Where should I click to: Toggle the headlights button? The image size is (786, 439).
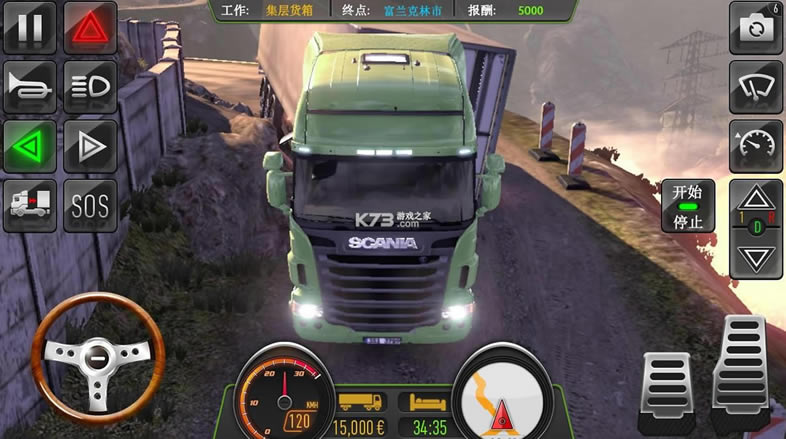(x=90, y=87)
